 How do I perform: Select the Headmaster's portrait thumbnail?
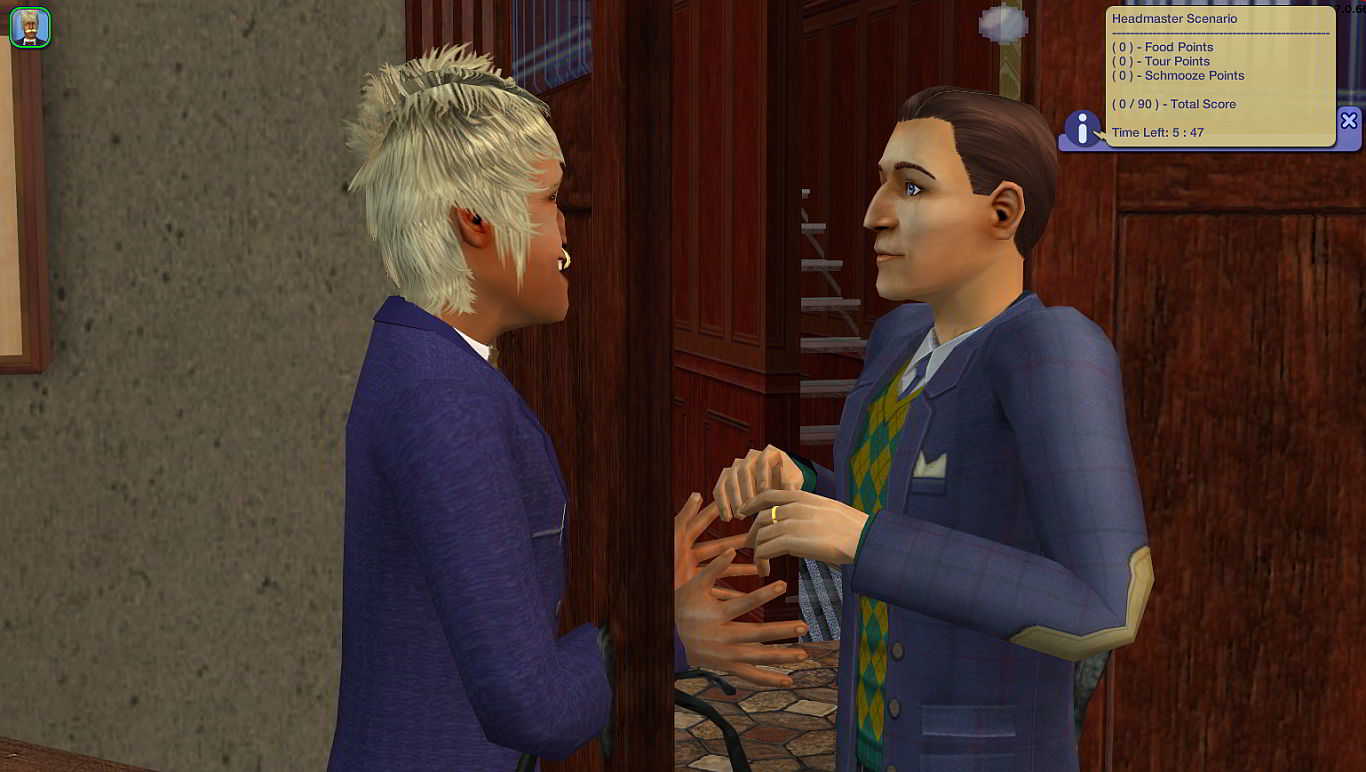coord(28,28)
